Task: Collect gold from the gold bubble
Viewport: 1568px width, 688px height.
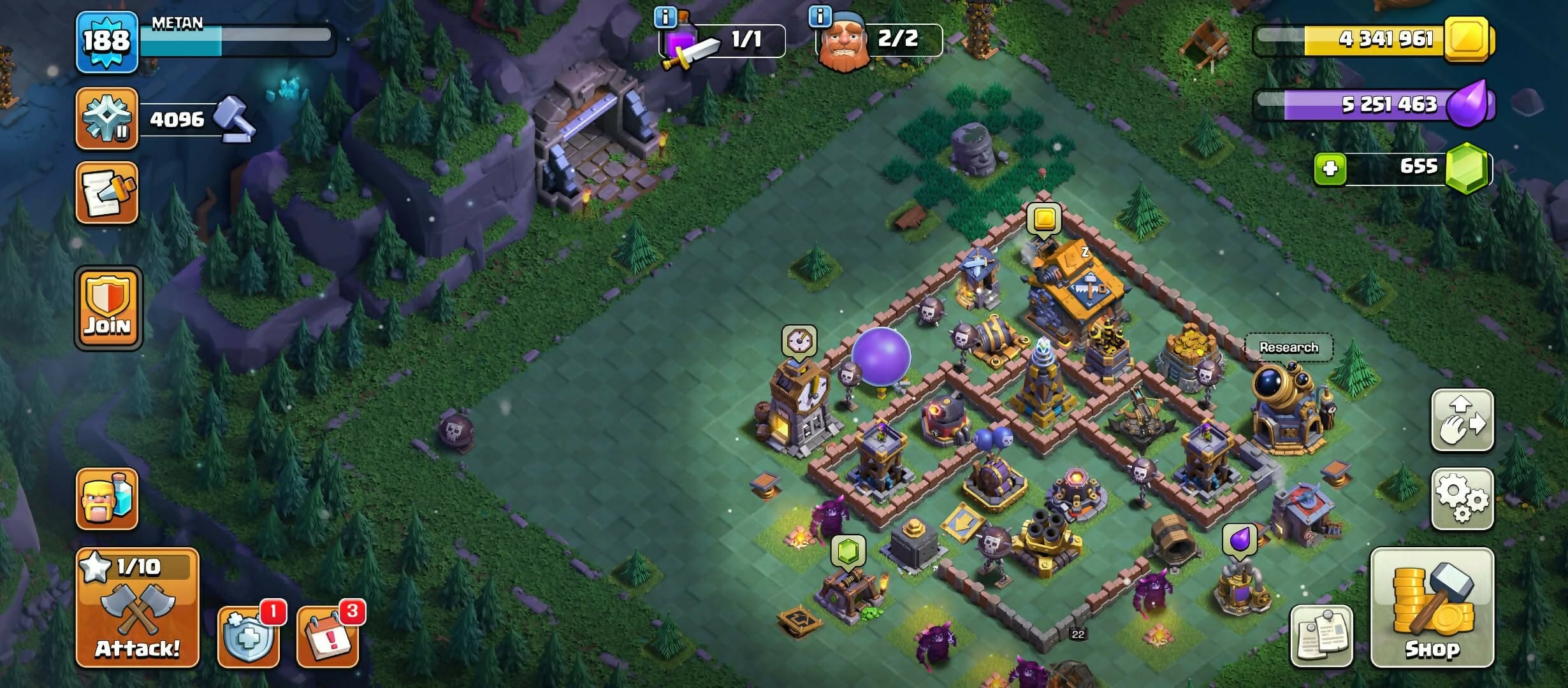Action: coord(1044,219)
